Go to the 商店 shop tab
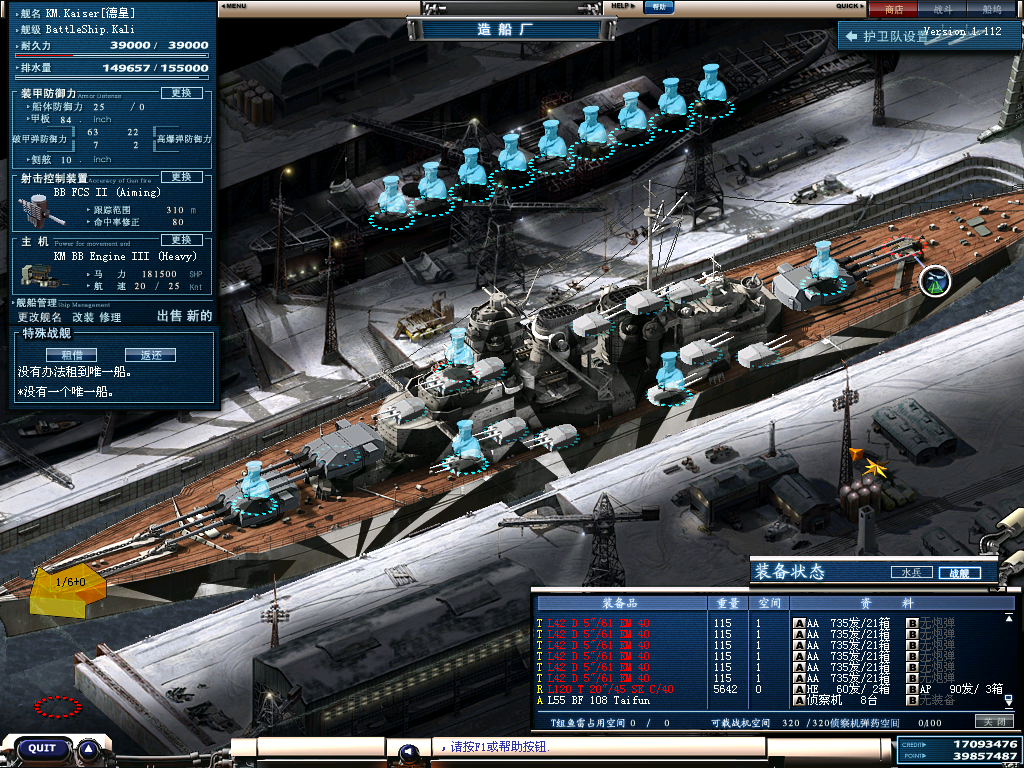Screen dimensions: 1024x768 (894, 9)
